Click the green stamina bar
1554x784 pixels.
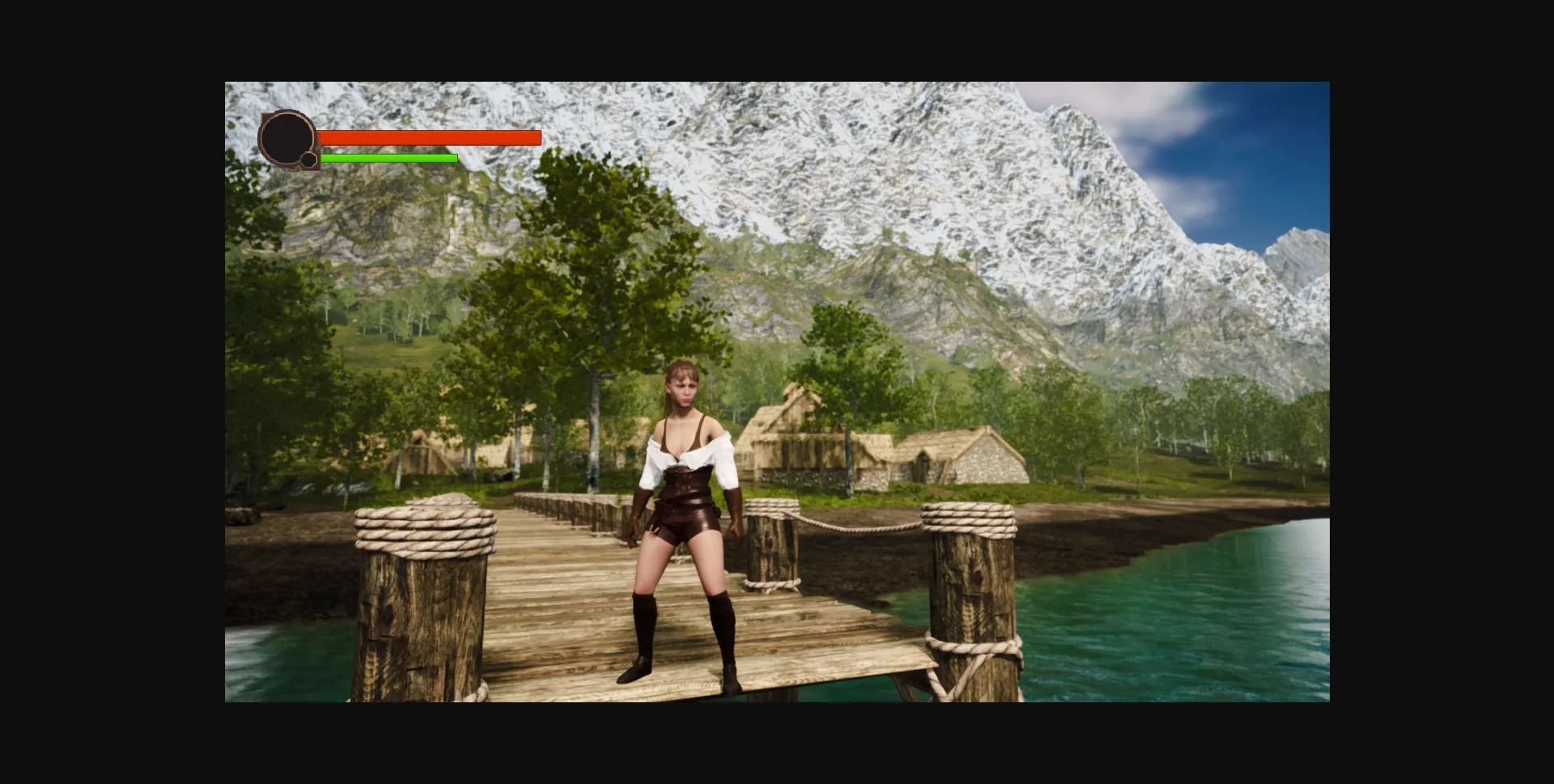(388, 159)
